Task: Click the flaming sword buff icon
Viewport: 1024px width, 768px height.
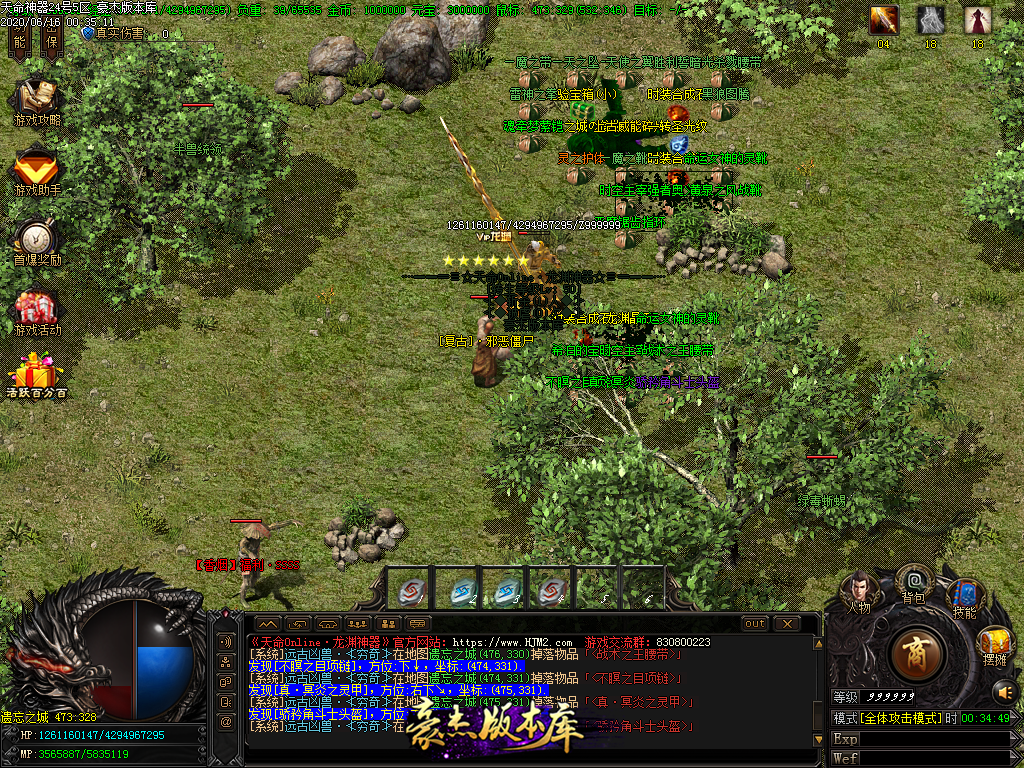Action: (884, 20)
